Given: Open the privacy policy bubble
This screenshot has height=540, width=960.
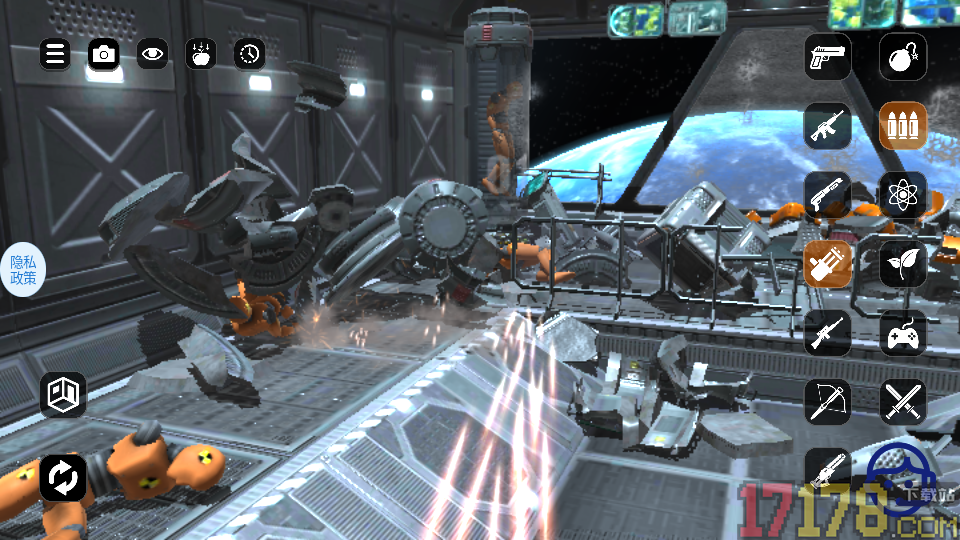Looking at the screenshot, I should tap(23, 269).
